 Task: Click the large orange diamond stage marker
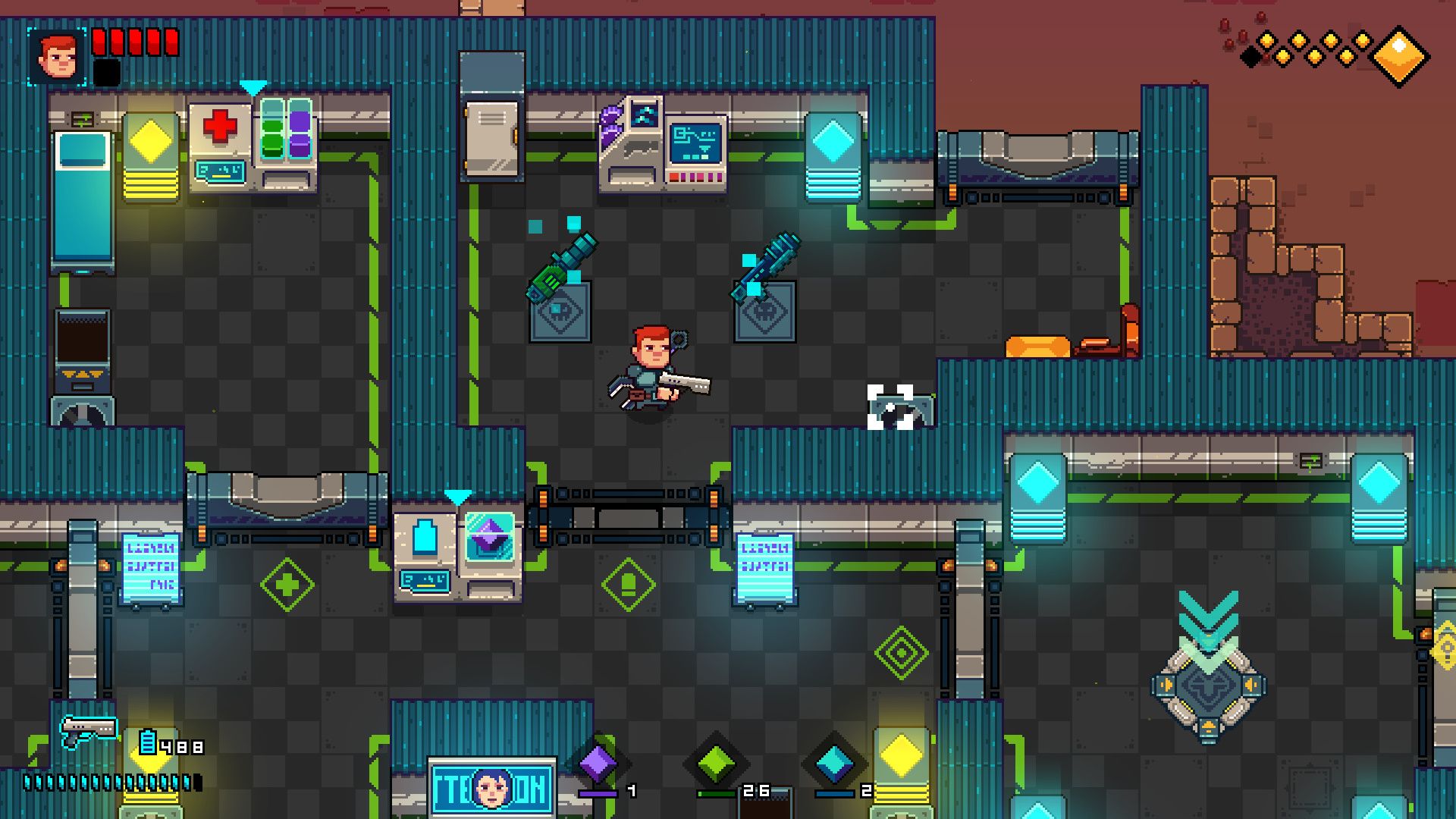[1400, 55]
